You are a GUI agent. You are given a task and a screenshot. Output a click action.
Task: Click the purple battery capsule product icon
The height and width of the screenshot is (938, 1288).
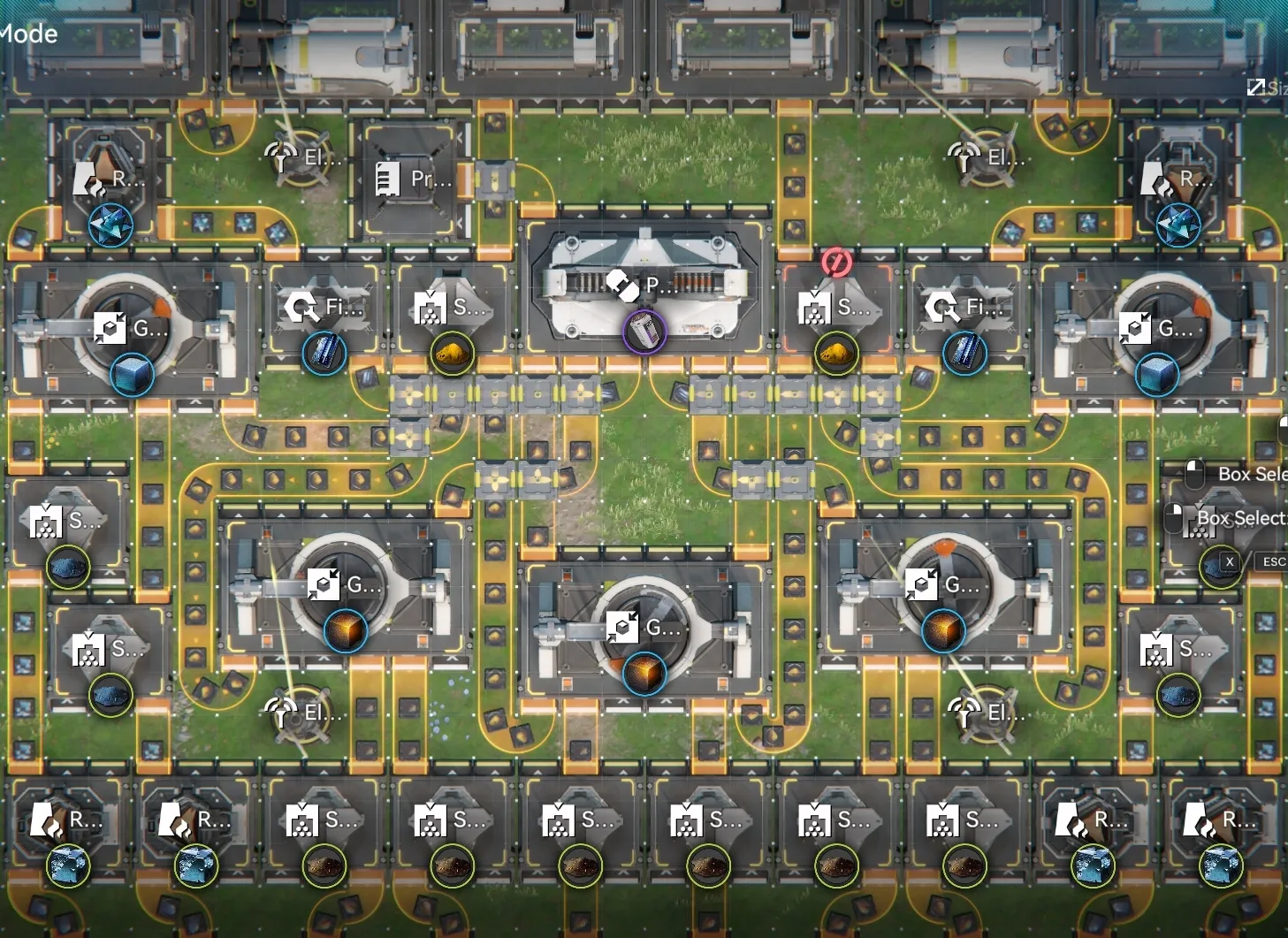point(644,332)
